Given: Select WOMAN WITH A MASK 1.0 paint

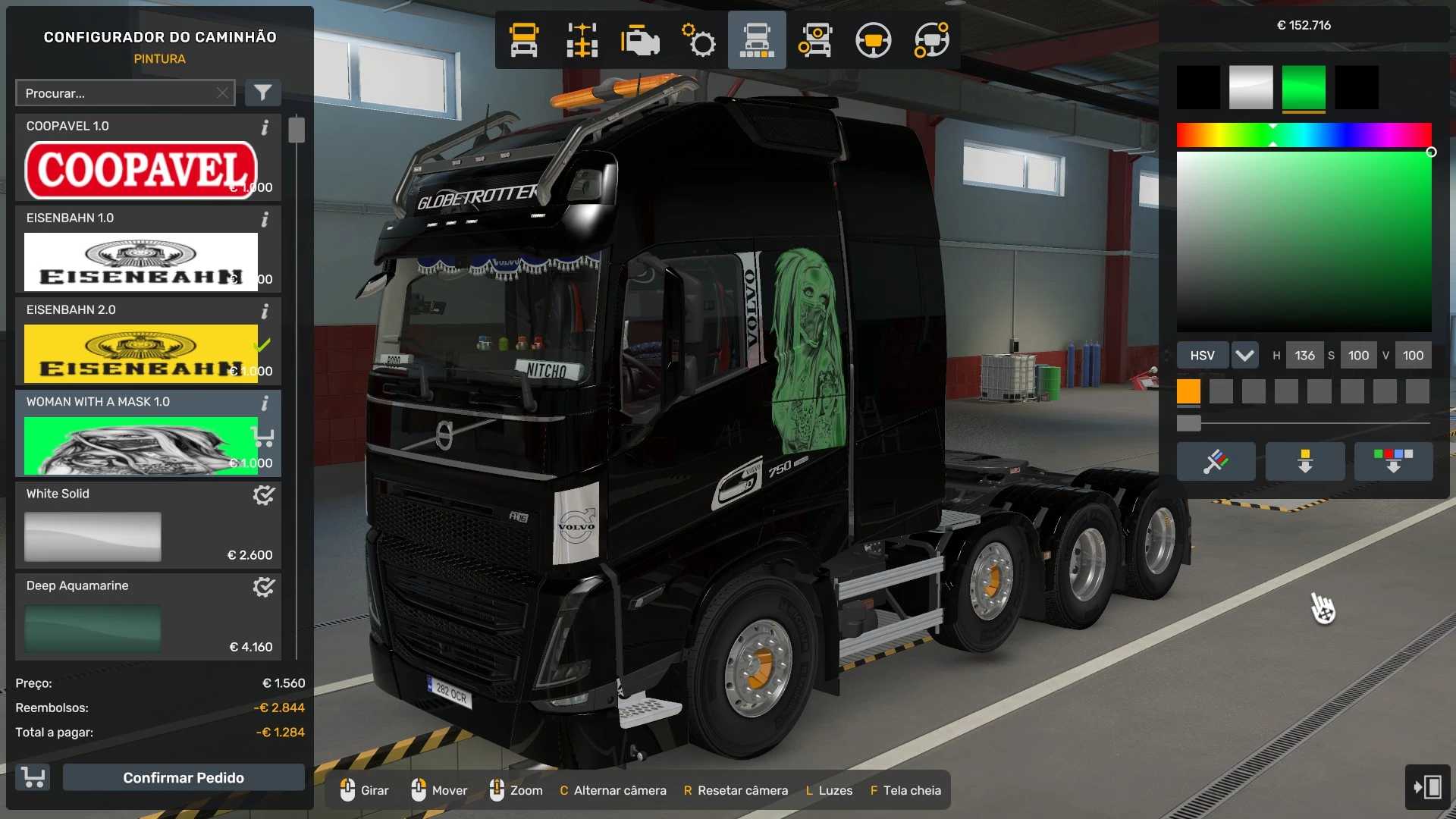Looking at the screenshot, I should (x=141, y=444).
